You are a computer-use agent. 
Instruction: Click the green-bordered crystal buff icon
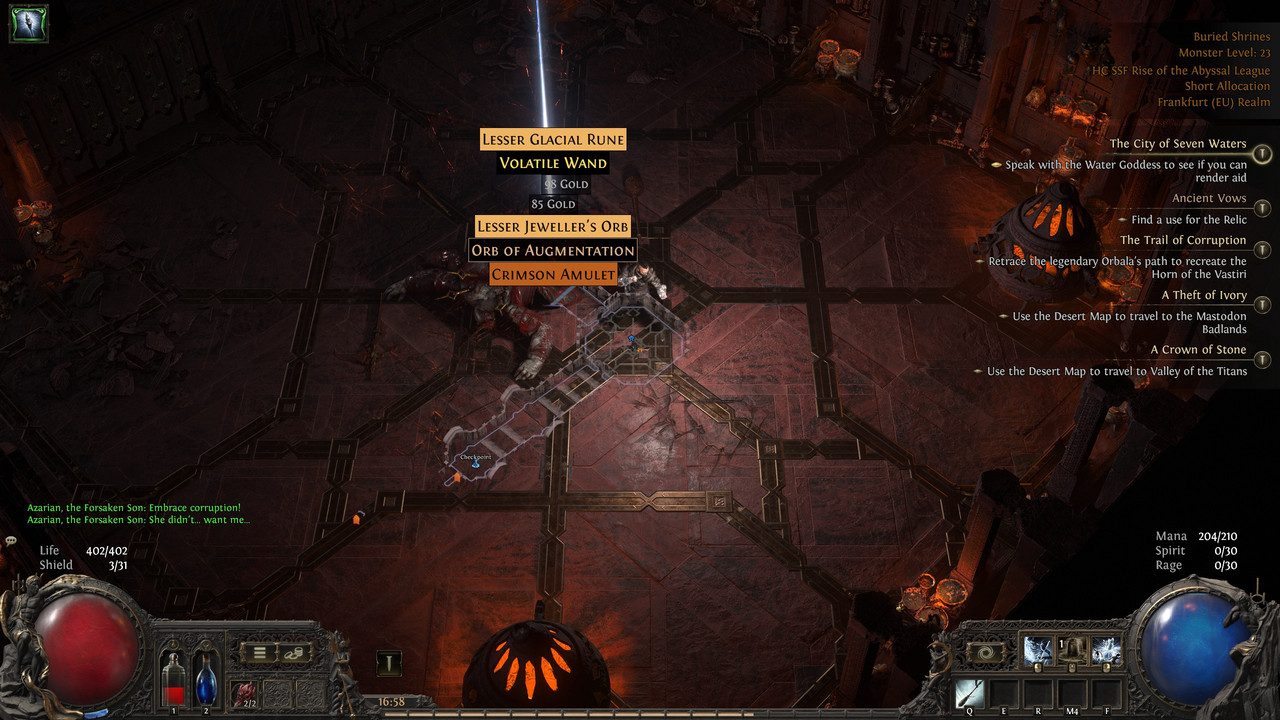click(x=28, y=23)
